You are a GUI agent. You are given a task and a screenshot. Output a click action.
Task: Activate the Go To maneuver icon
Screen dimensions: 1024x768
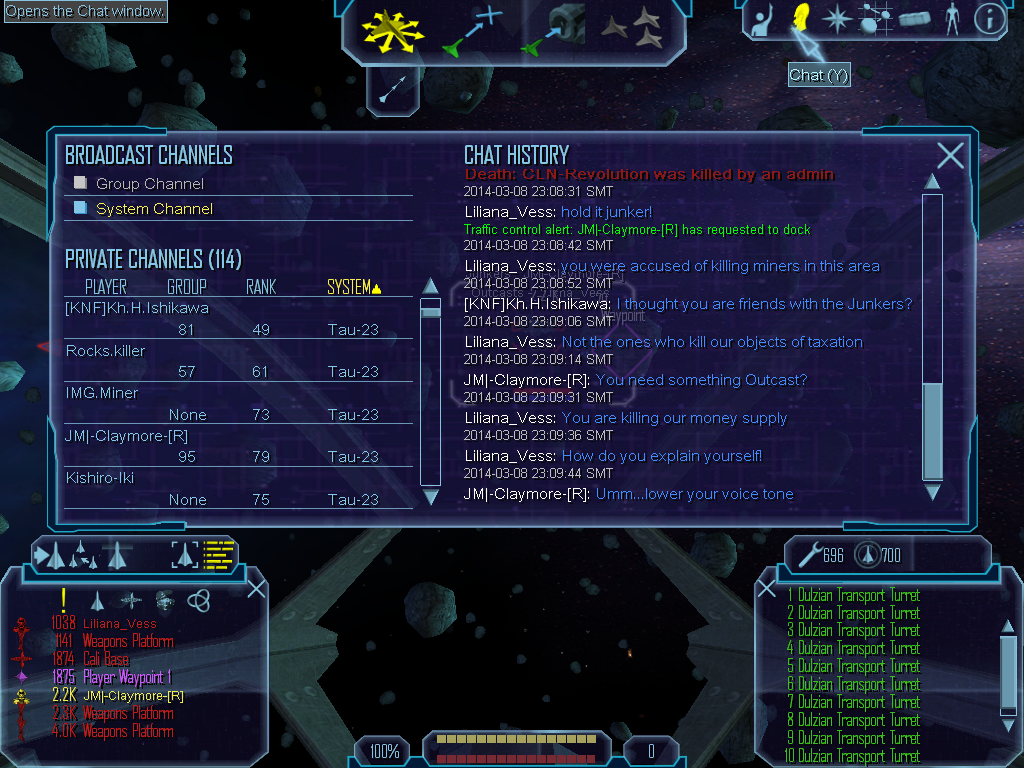pos(473,30)
